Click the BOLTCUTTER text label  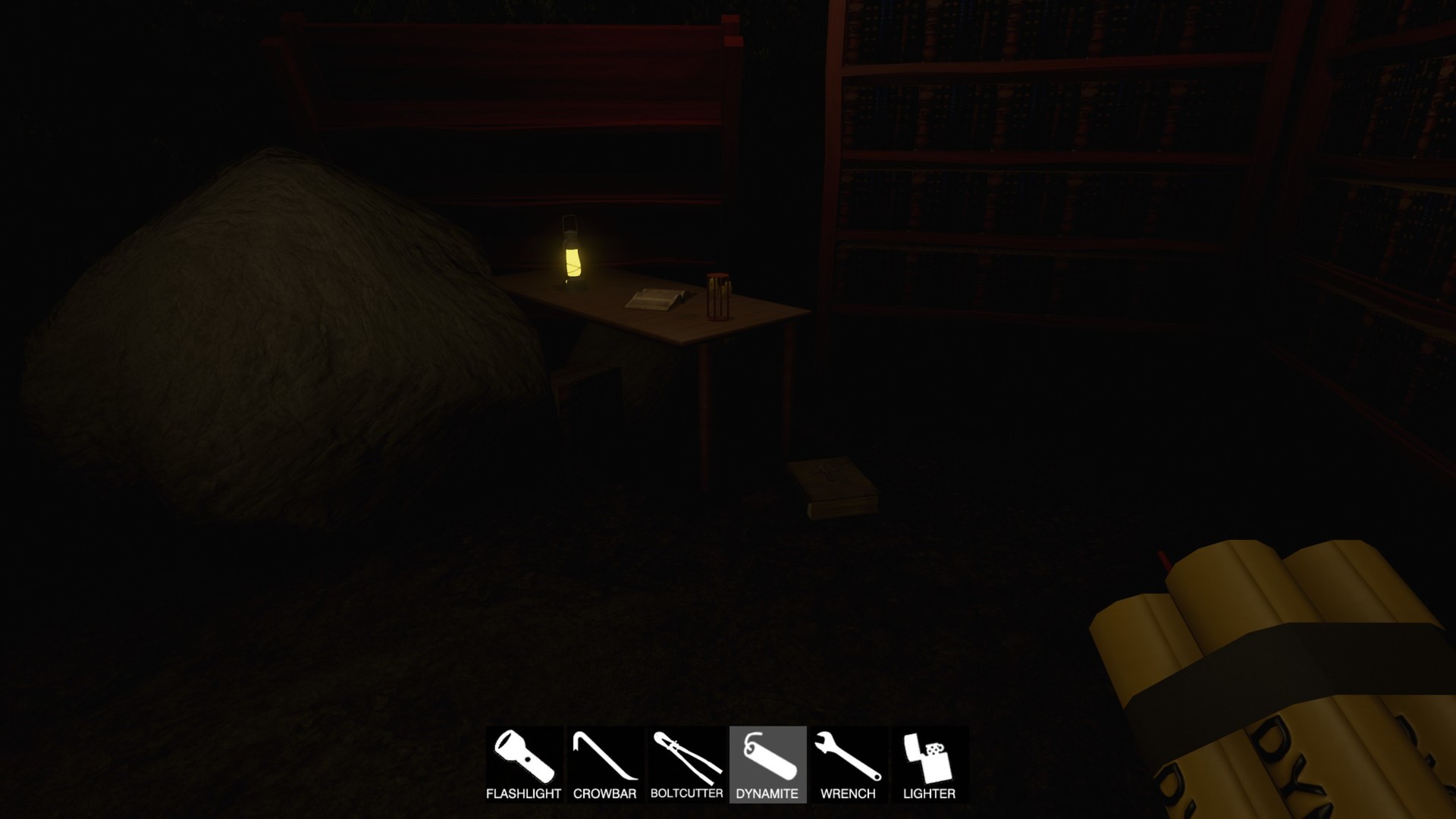point(686,794)
